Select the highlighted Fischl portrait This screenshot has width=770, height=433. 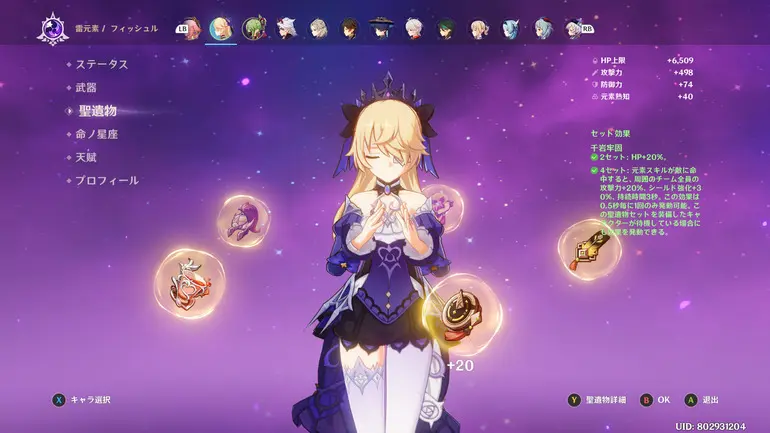tap(221, 28)
